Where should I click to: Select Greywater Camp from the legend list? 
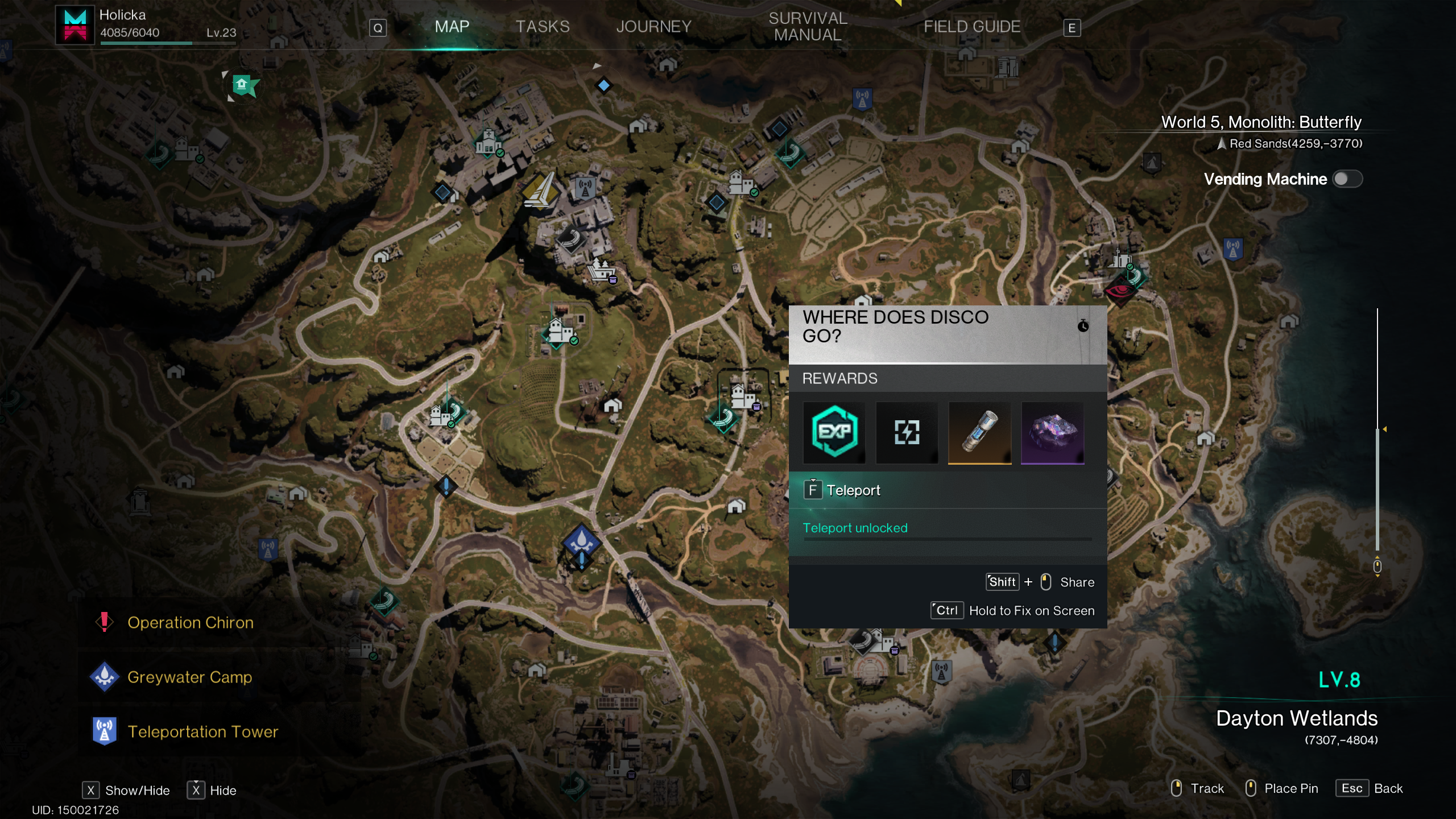pyautogui.click(x=189, y=677)
